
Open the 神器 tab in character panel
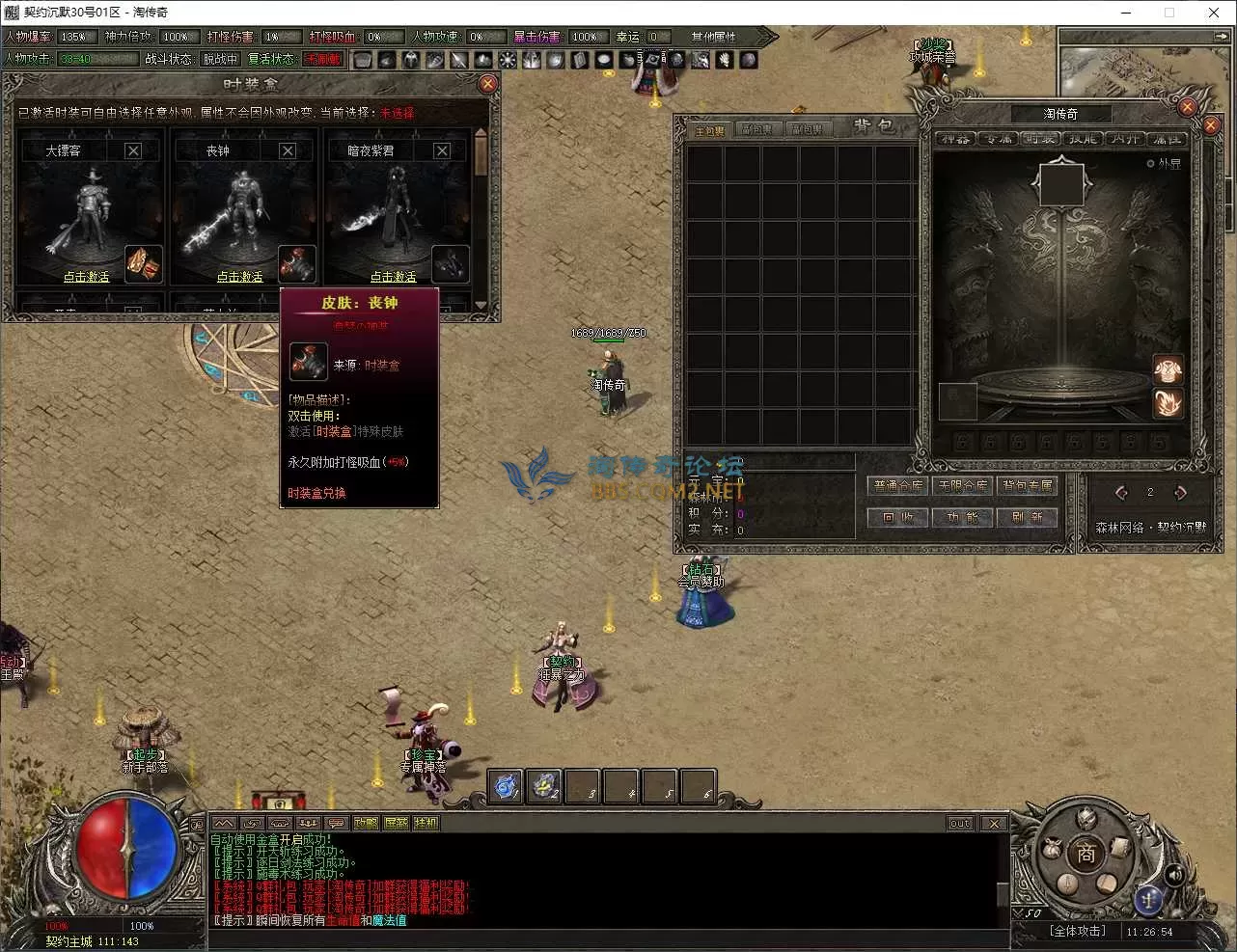(955, 139)
